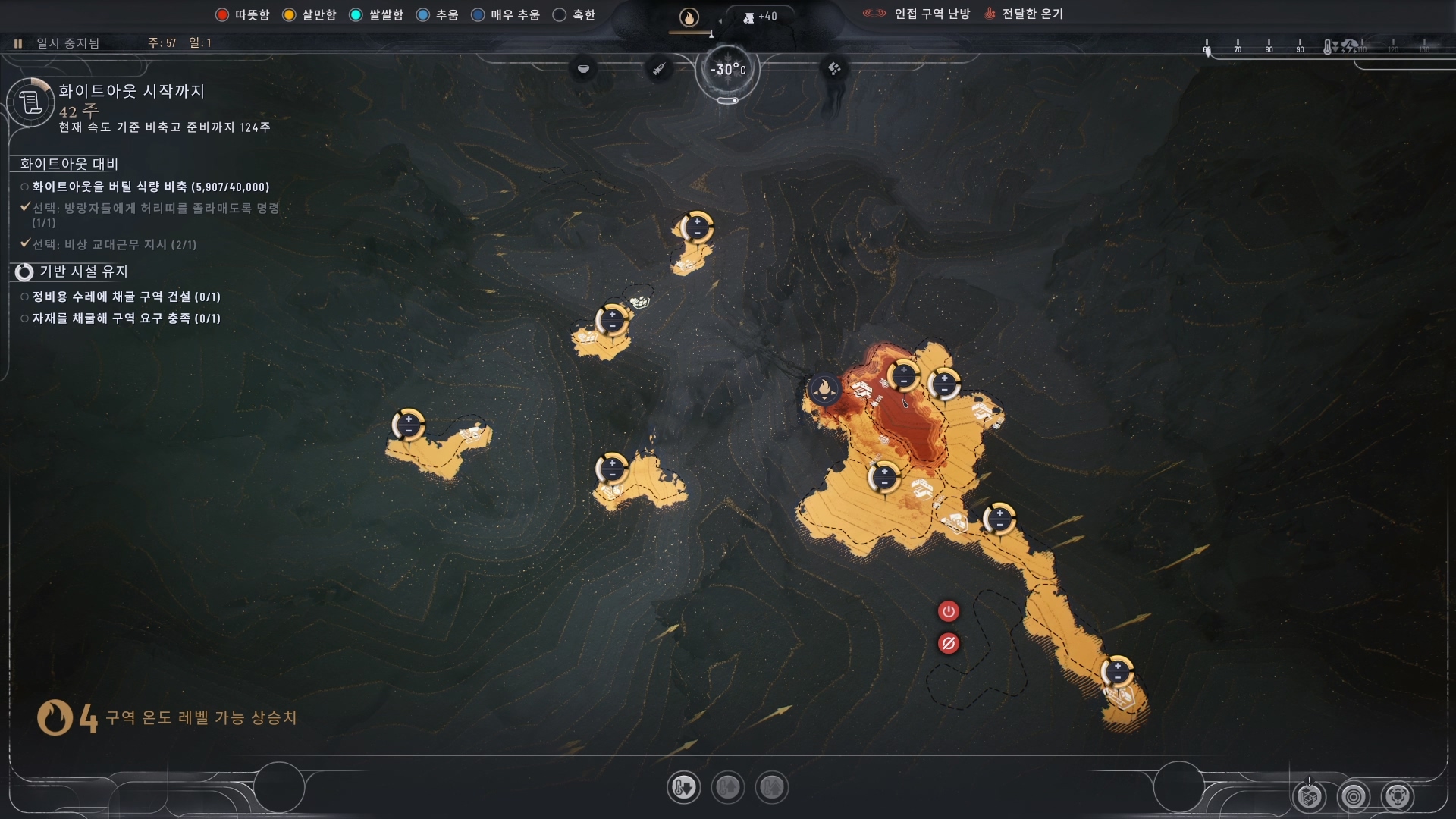Image resolution: width=1456 pixels, height=819 pixels.
Task: Click the food bowl icon in top bar
Action: pos(583,69)
